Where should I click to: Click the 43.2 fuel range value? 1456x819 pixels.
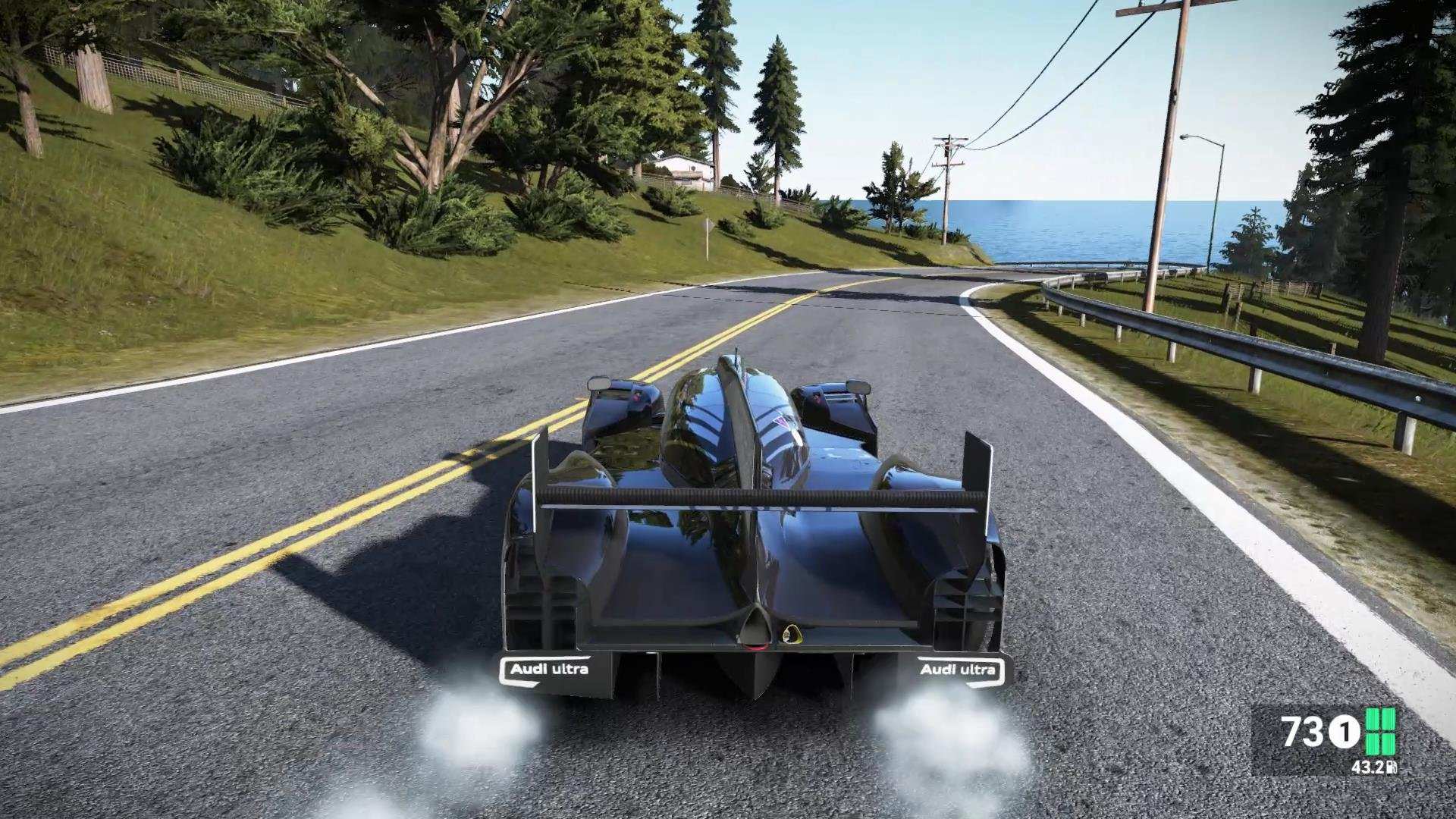1369,768
